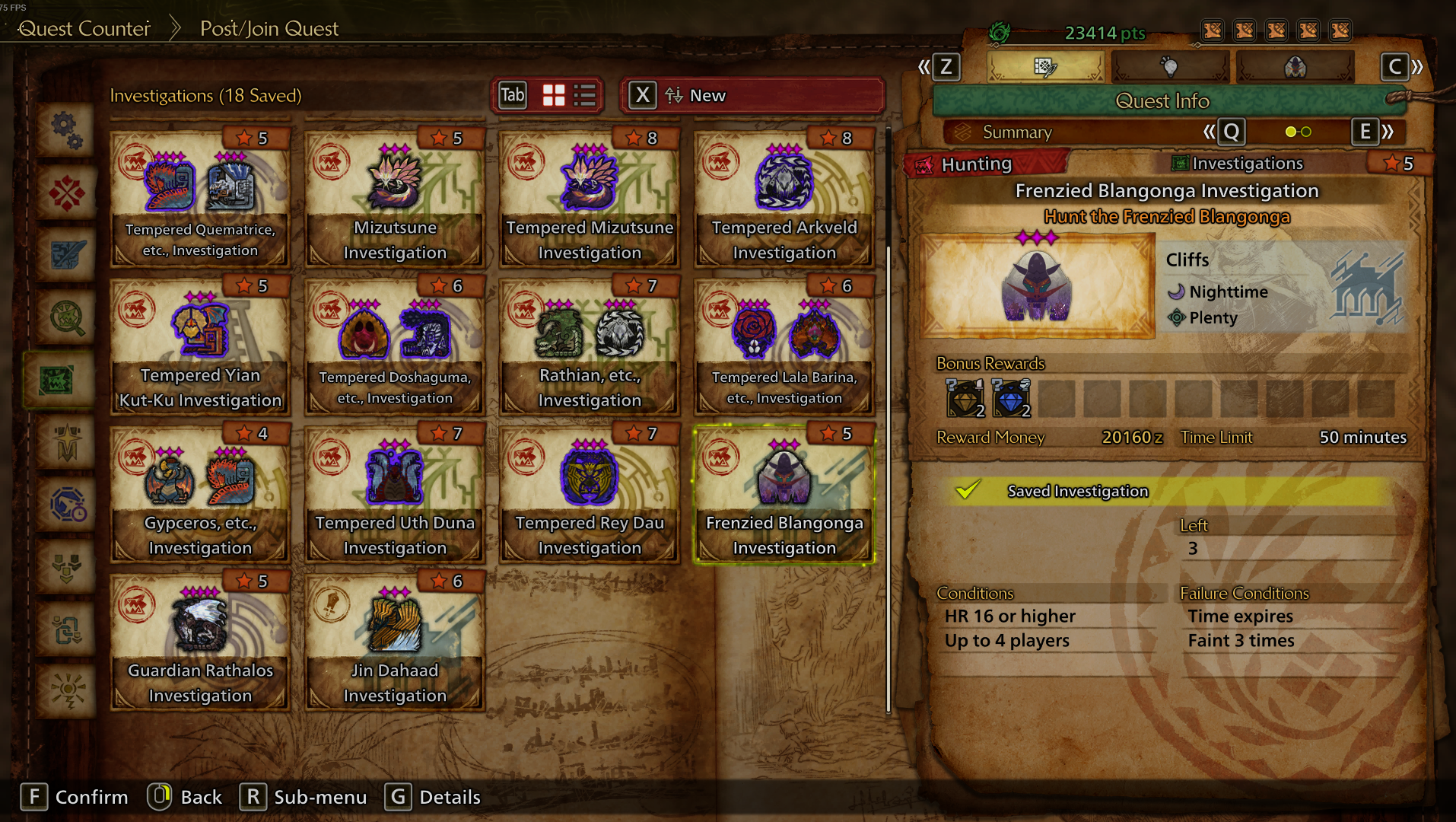
Task: Switch to grid view layout
Action: tap(554, 96)
